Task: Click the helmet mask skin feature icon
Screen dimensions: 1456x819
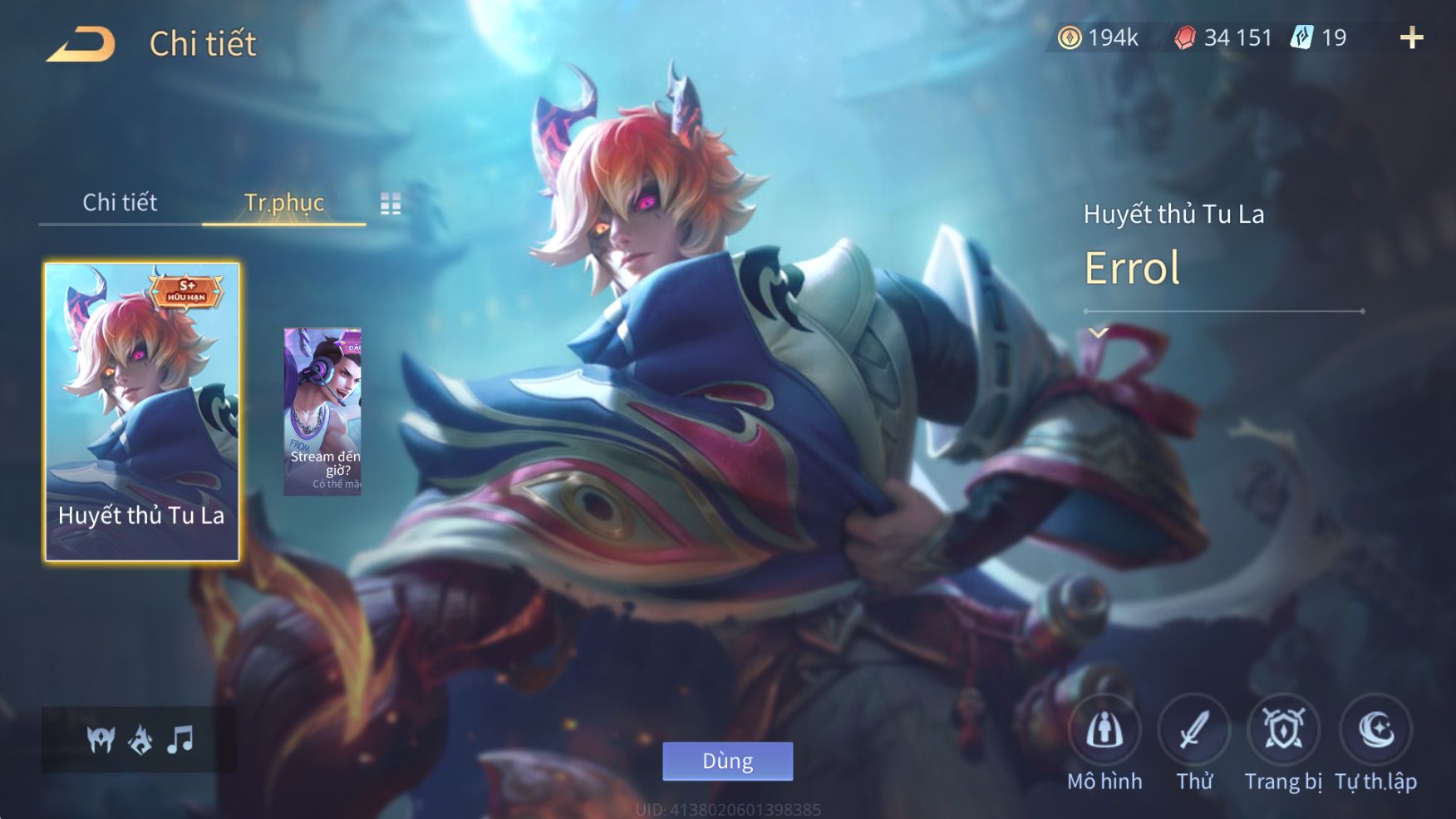Action: click(x=101, y=739)
